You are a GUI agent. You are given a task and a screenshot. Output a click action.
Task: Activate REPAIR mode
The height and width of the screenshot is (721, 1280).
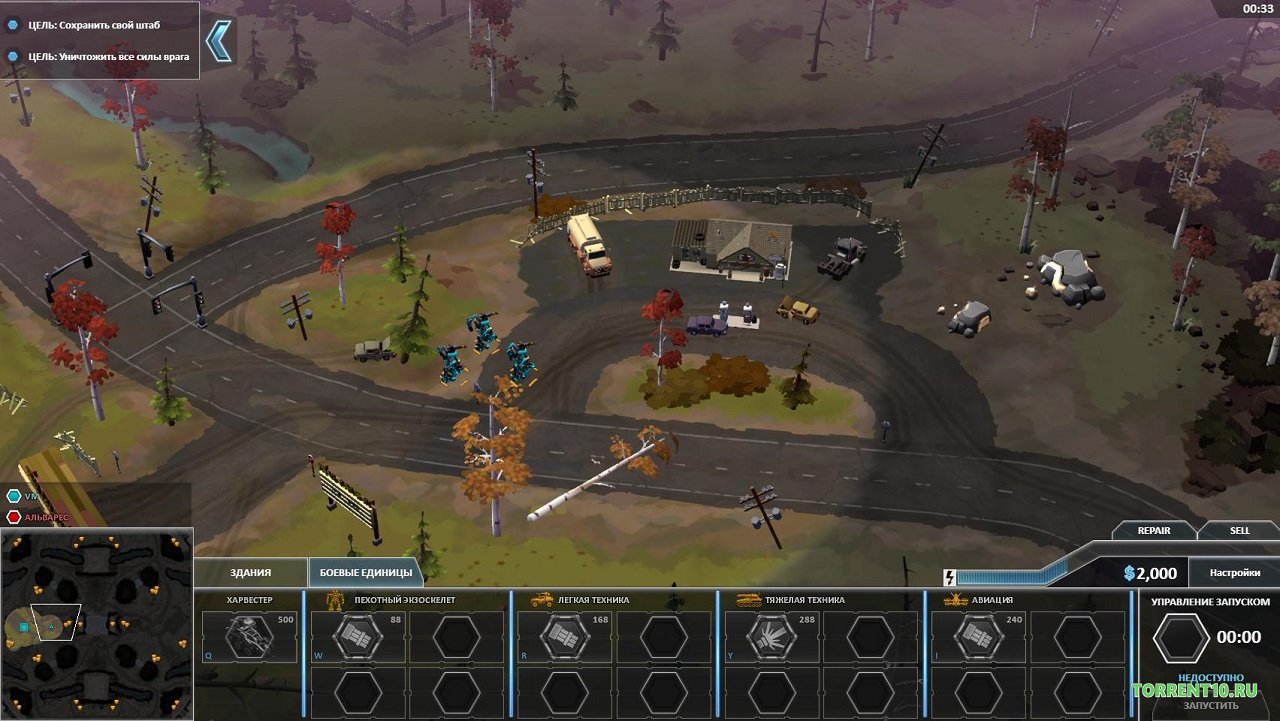coord(1153,530)
